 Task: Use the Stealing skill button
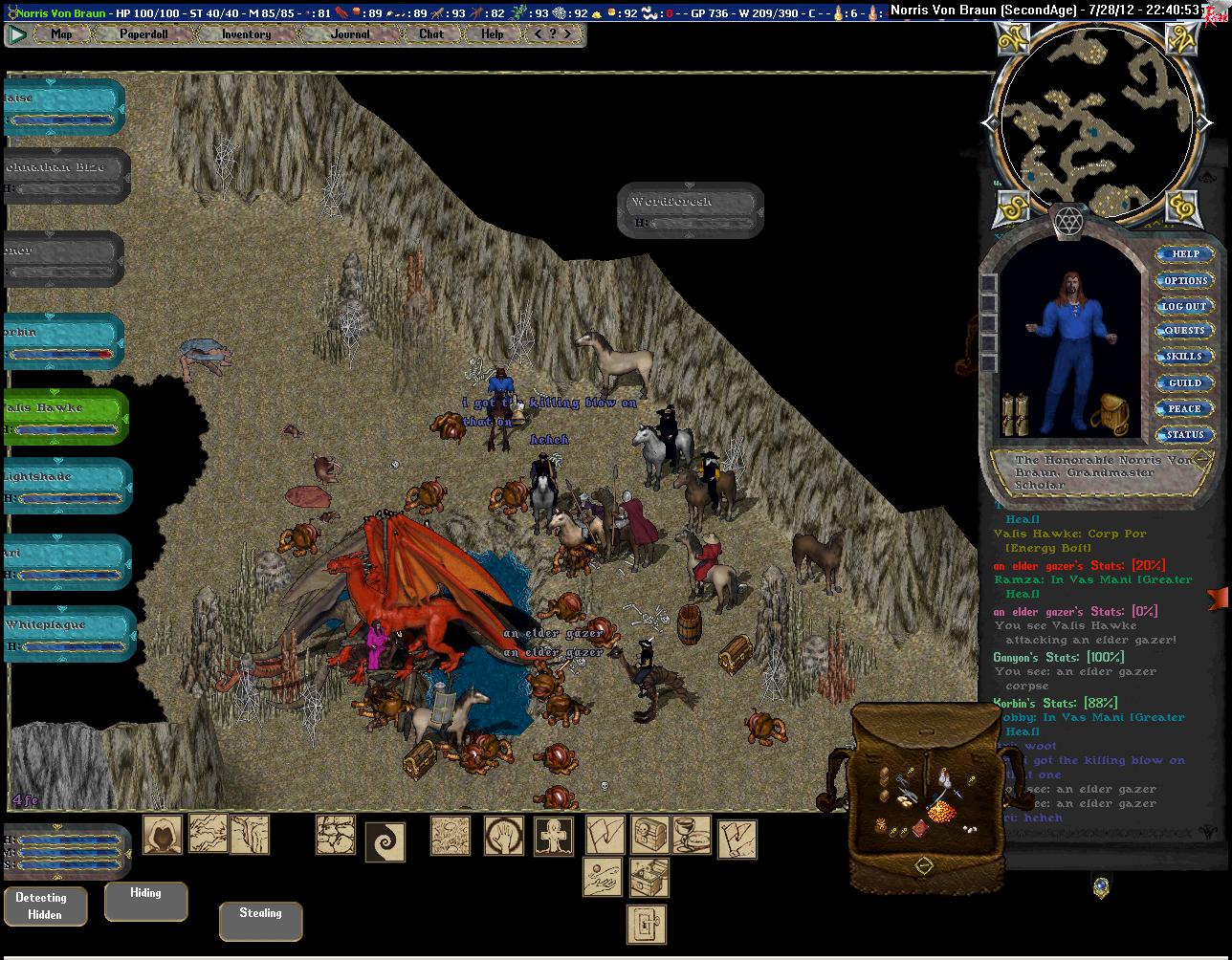(x=260, y=920)
